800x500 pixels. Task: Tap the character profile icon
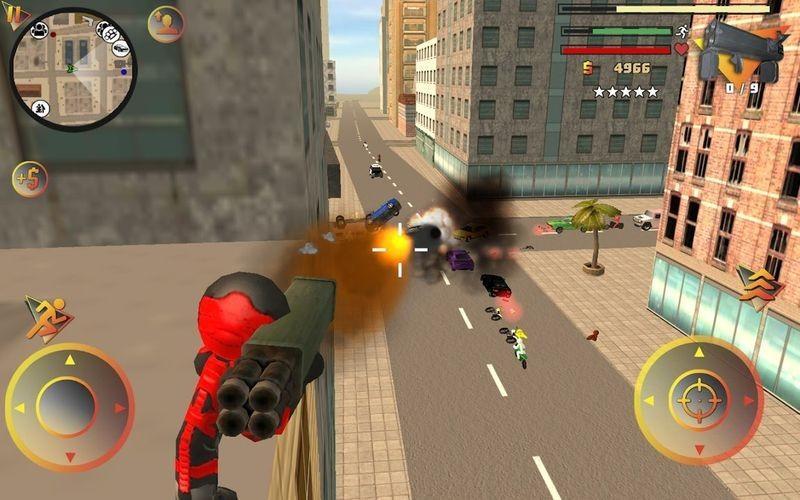(x=165, y=24)
